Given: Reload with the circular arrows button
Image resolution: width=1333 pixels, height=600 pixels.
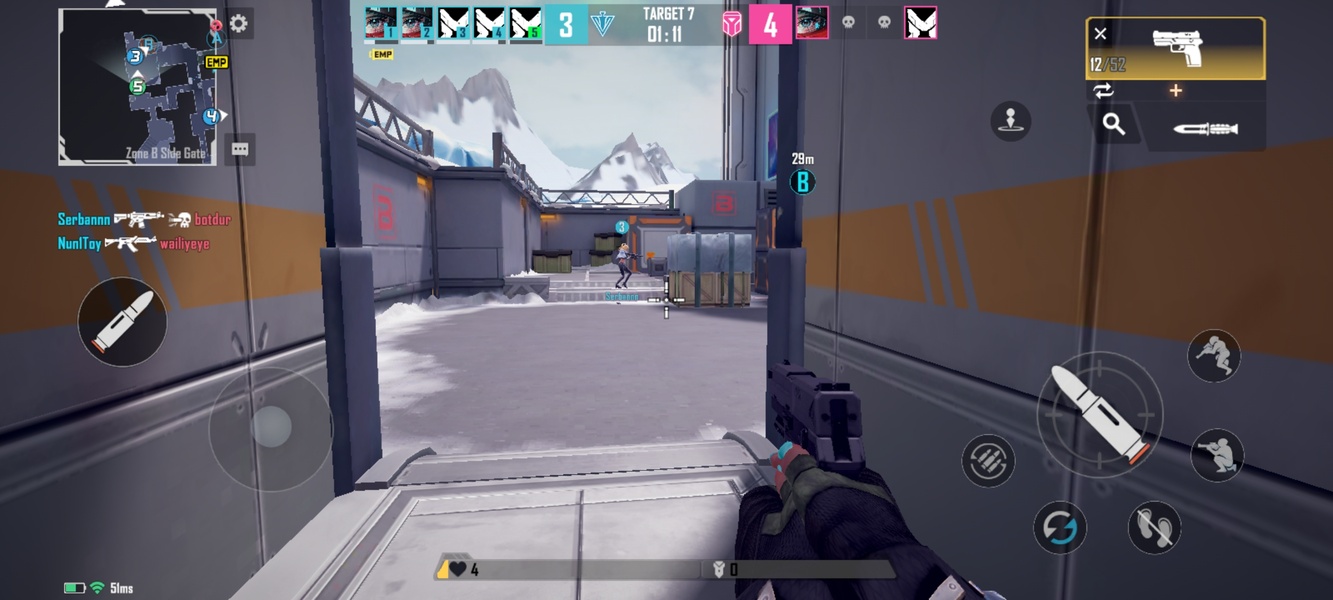Looking at the screenshot, I should pyautogui.click(x=1059, y=526).
